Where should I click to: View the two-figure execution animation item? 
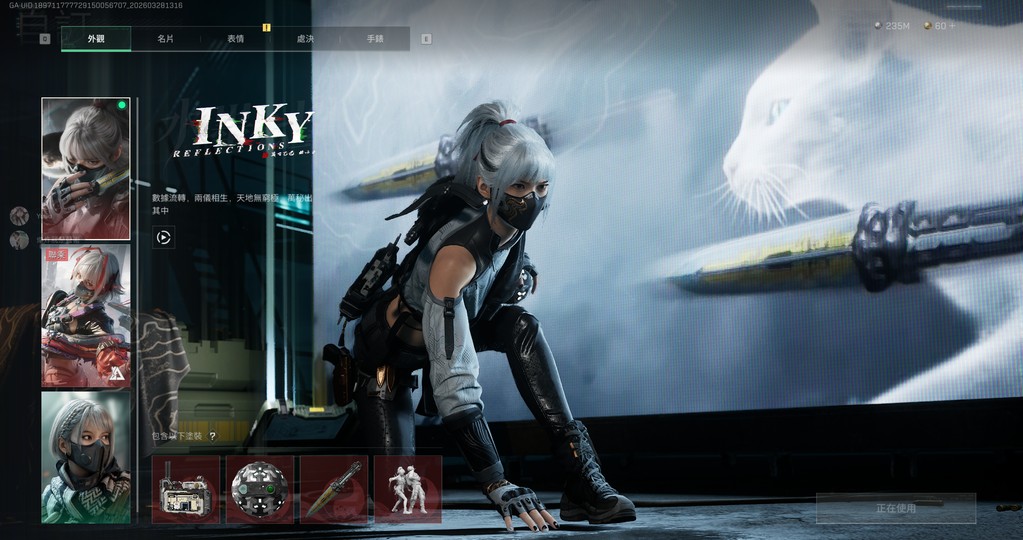point(408,490)
